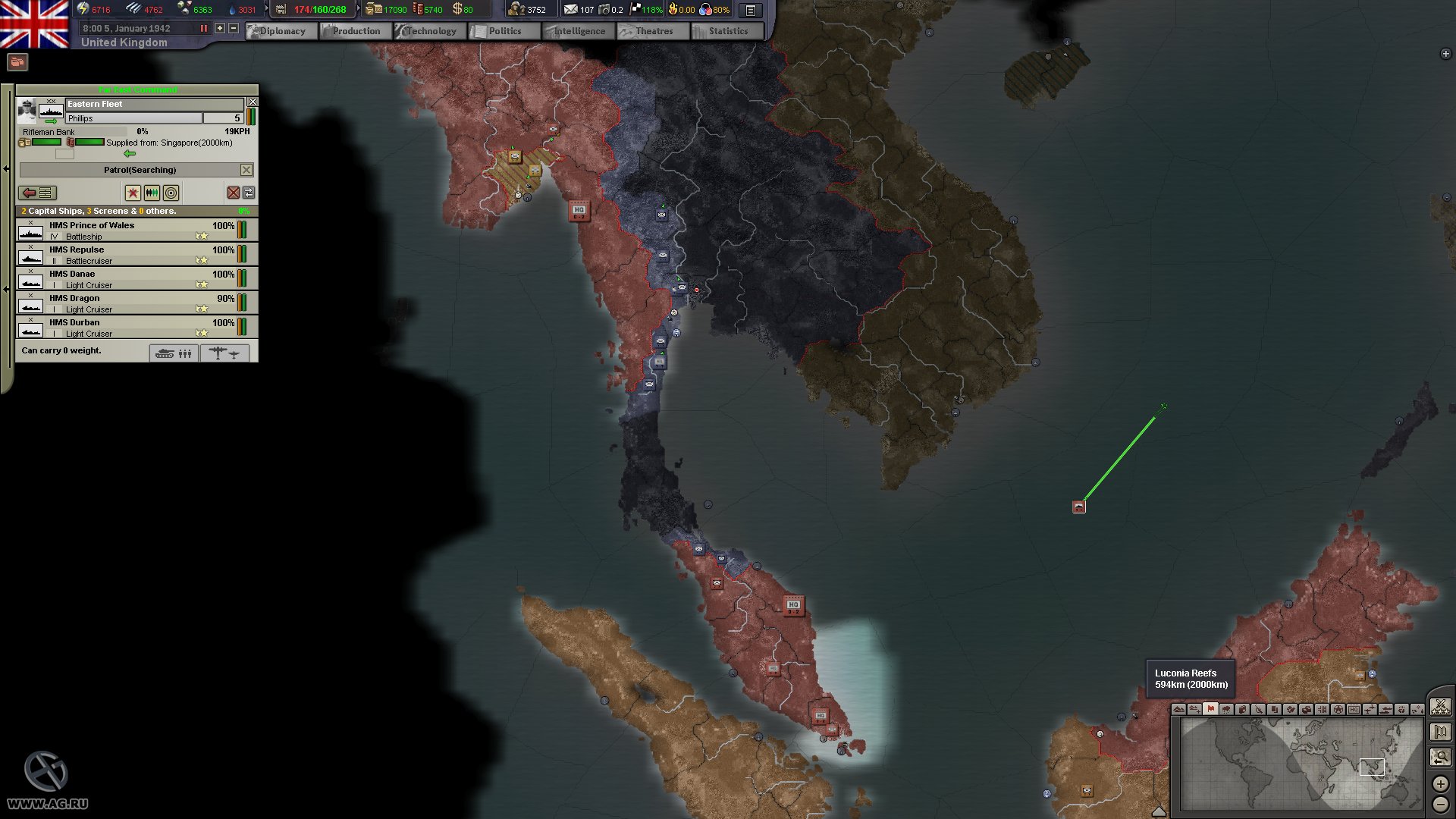Click the target mission icon in fleet panel

[171, 193]
